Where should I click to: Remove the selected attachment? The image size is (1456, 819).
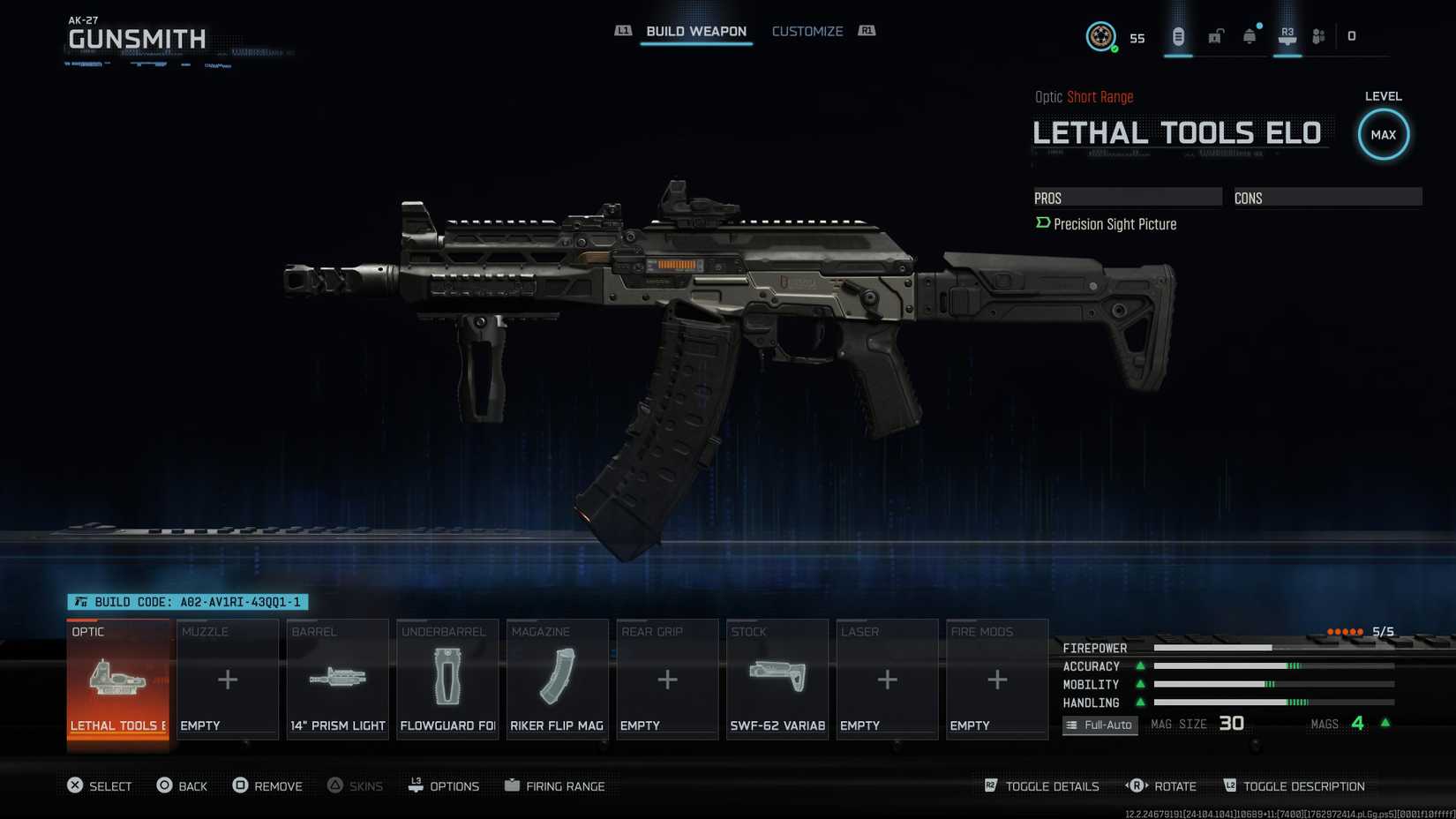point(267,786)
